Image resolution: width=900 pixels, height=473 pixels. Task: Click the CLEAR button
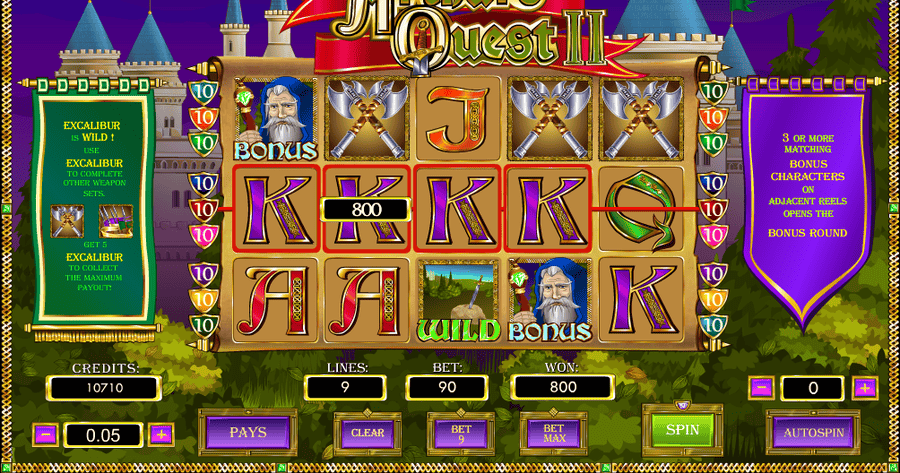pyautogui.click(x=369, y=433)
